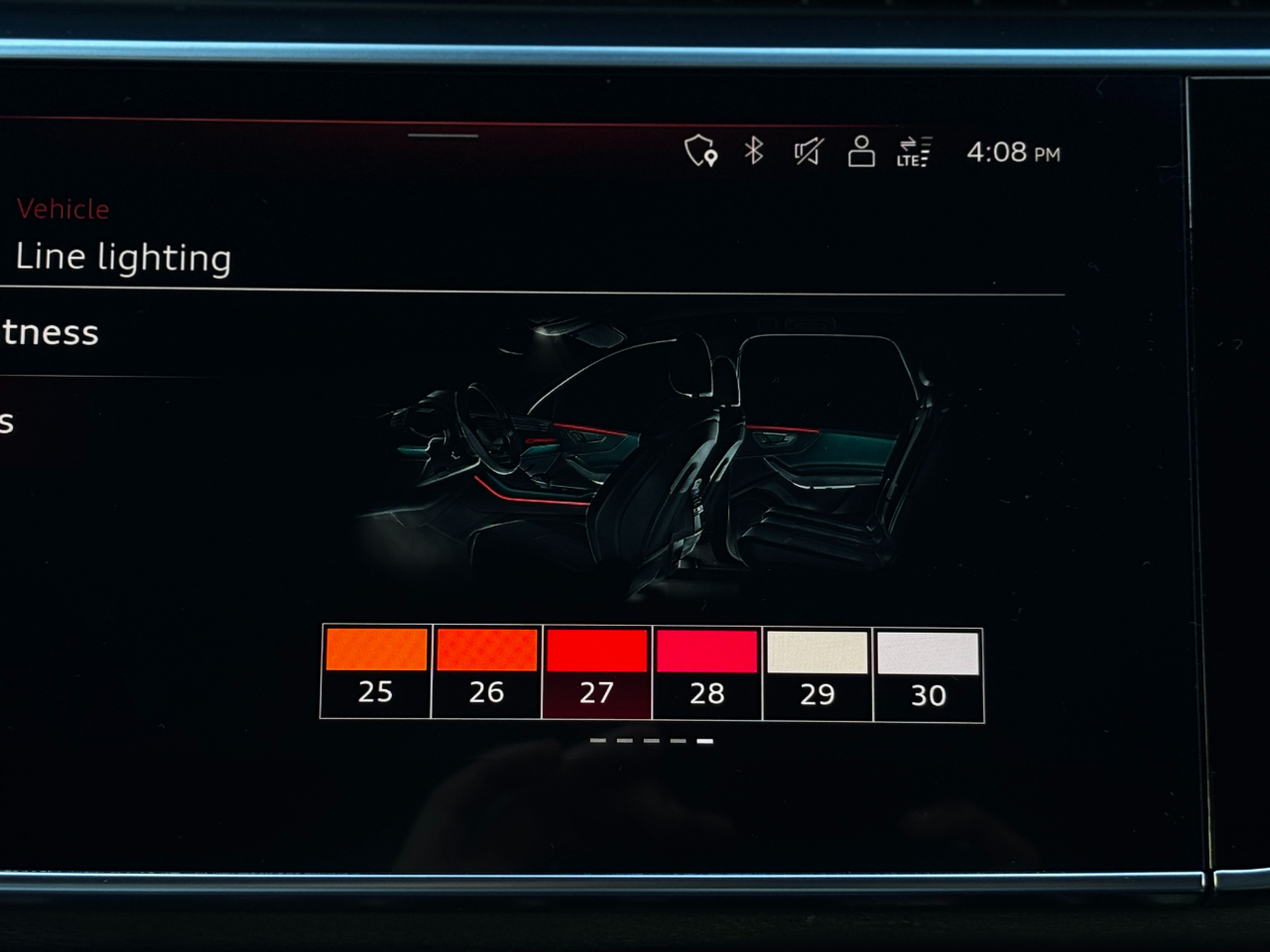Image resolution: width=1270 pixels, height=952 pixels.
Task: Open the LTE data connection icon
Action: 914,152
